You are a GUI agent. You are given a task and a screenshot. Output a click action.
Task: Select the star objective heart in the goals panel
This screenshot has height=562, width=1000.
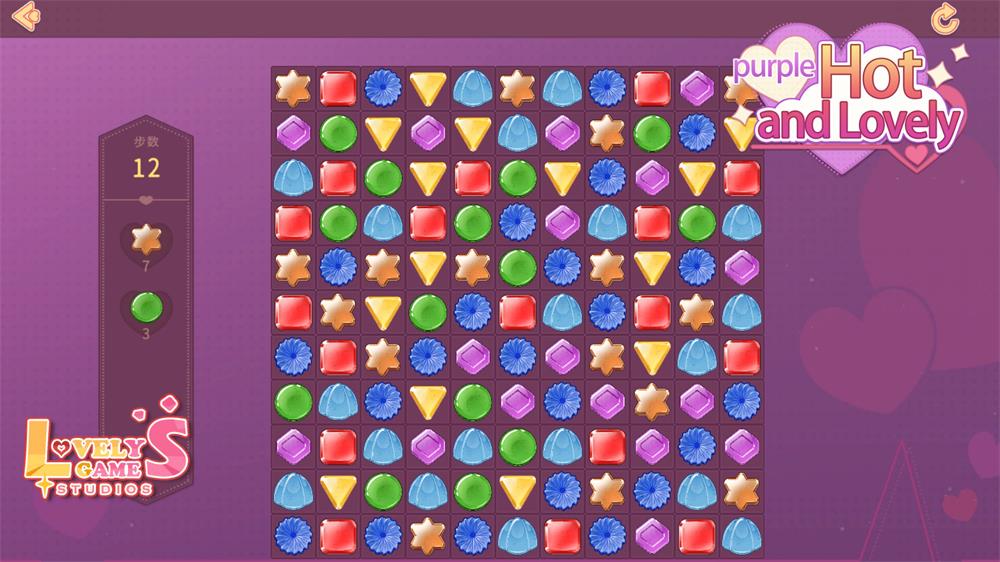(146, 240)
